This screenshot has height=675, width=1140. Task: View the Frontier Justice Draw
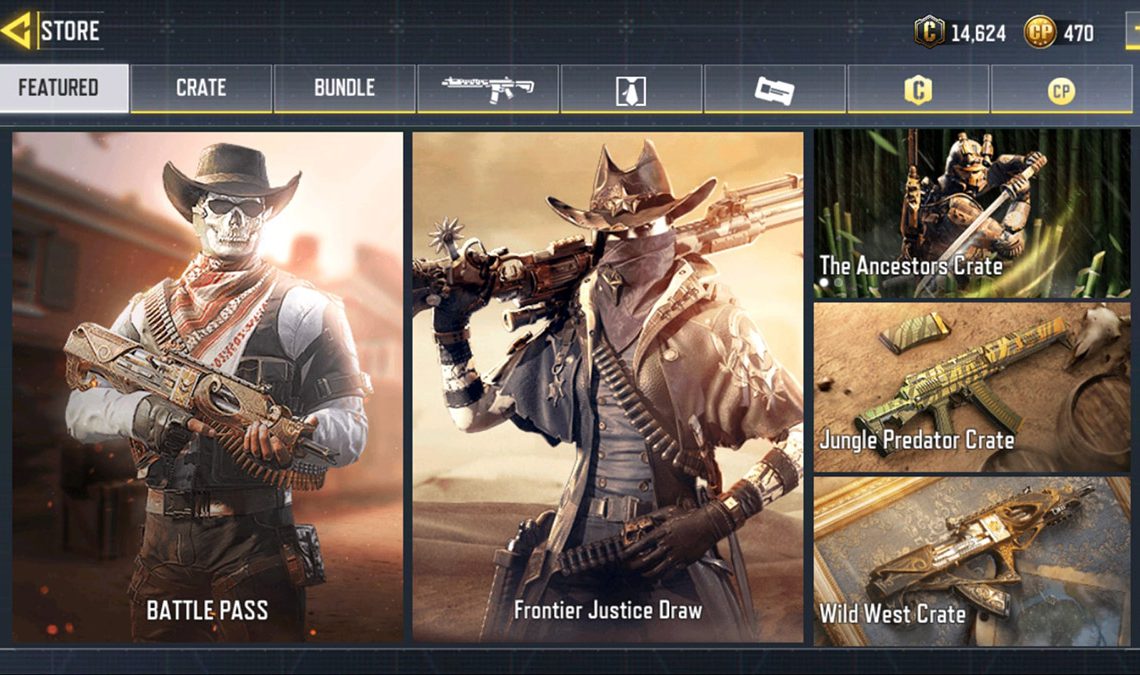point(608,387)
